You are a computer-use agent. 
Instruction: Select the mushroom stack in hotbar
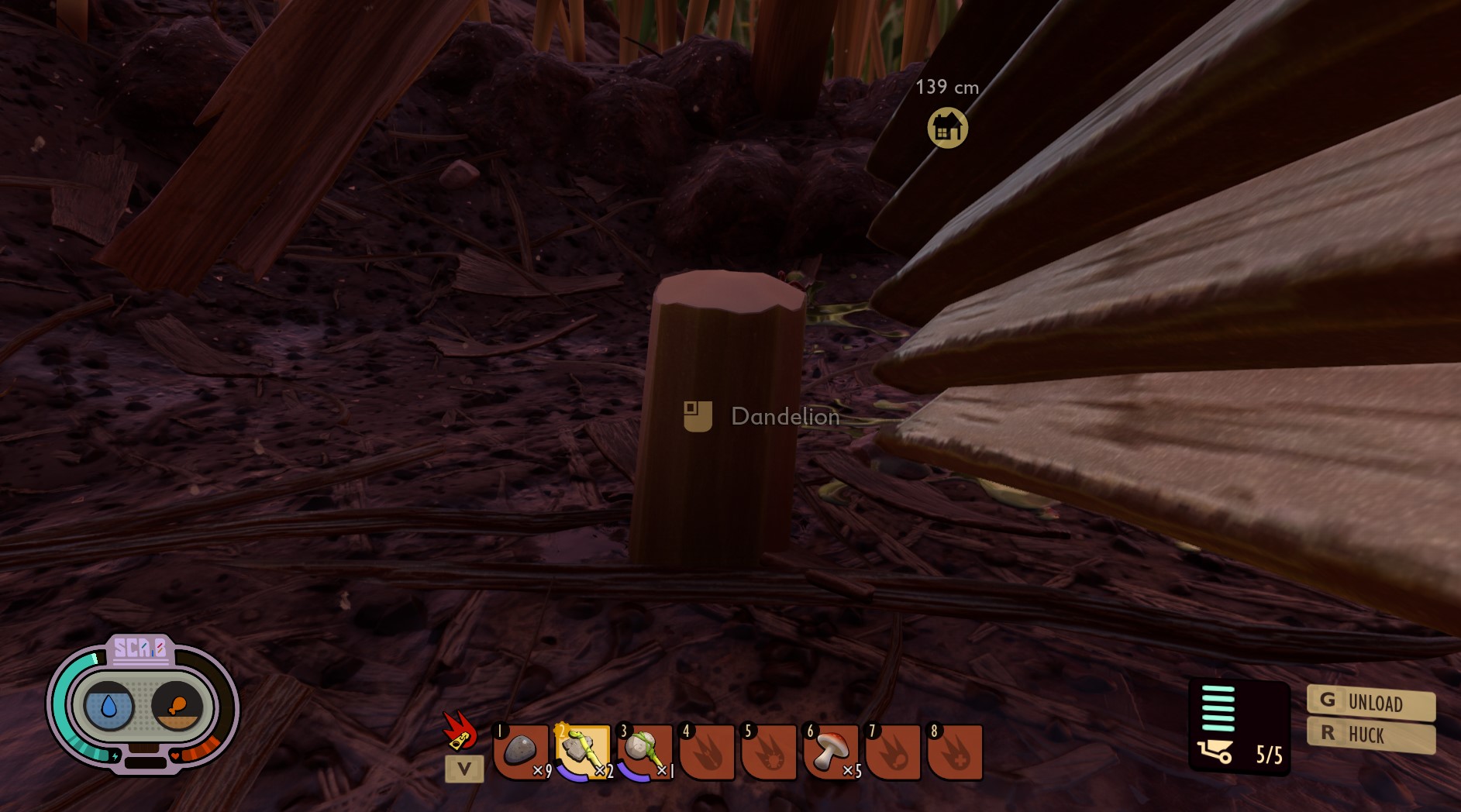tap(831, 751)
